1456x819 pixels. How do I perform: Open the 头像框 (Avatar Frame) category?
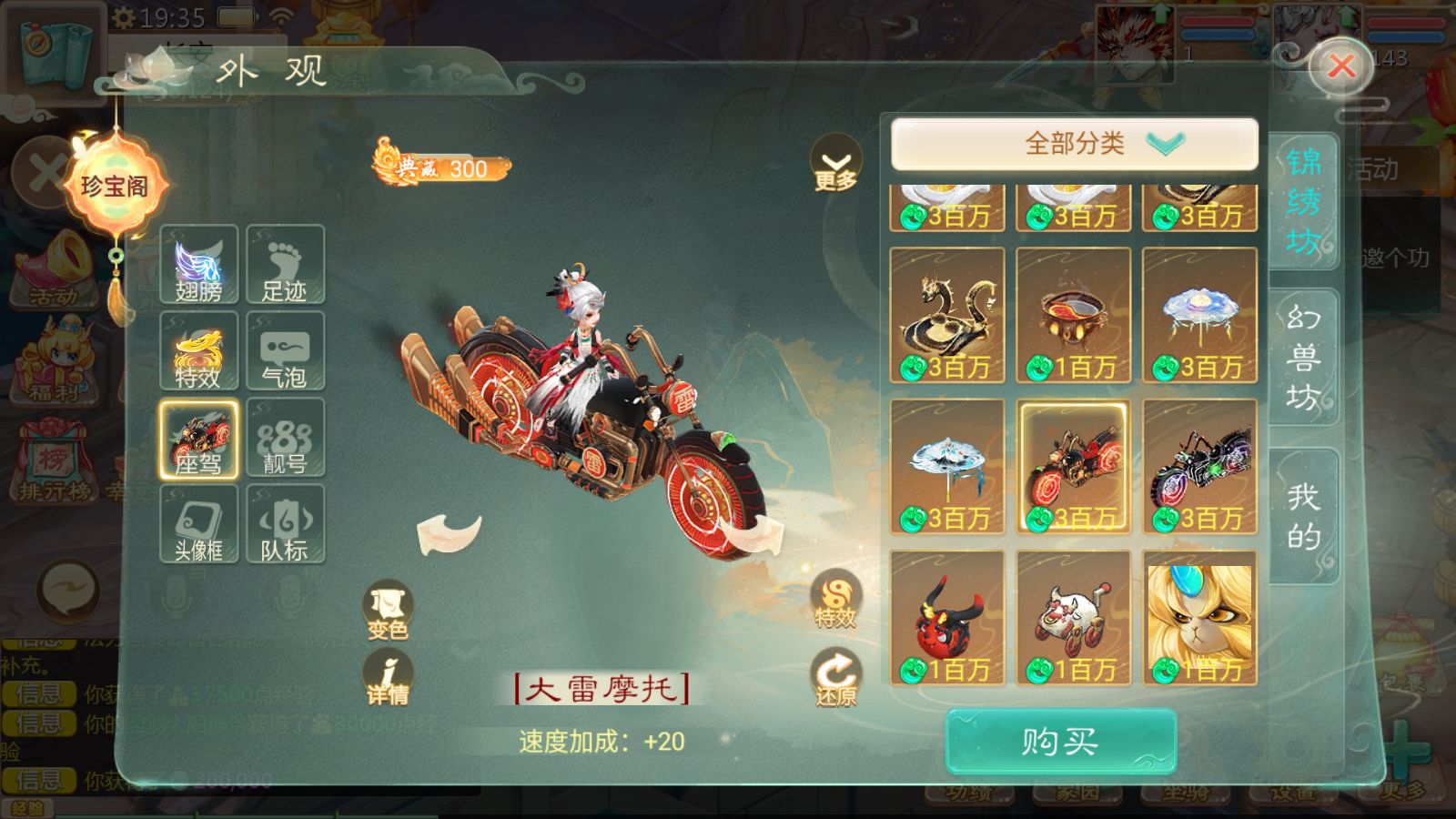pos(198,525)
